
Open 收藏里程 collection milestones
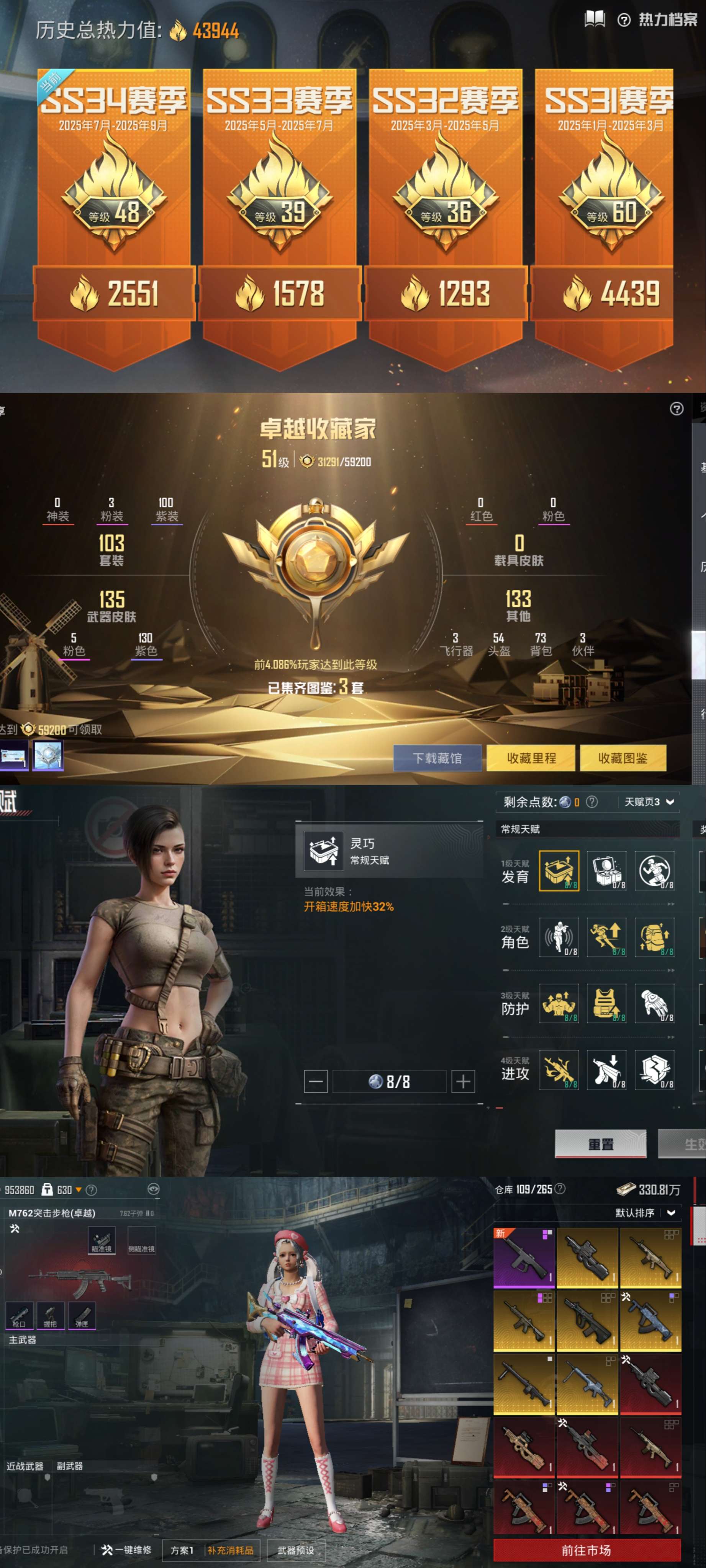click(x=531, y=758)
